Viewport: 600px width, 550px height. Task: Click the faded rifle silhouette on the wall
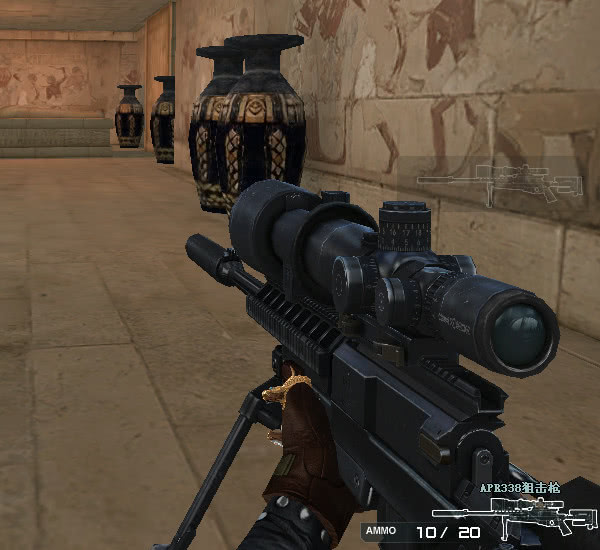[x=500, y=183]
